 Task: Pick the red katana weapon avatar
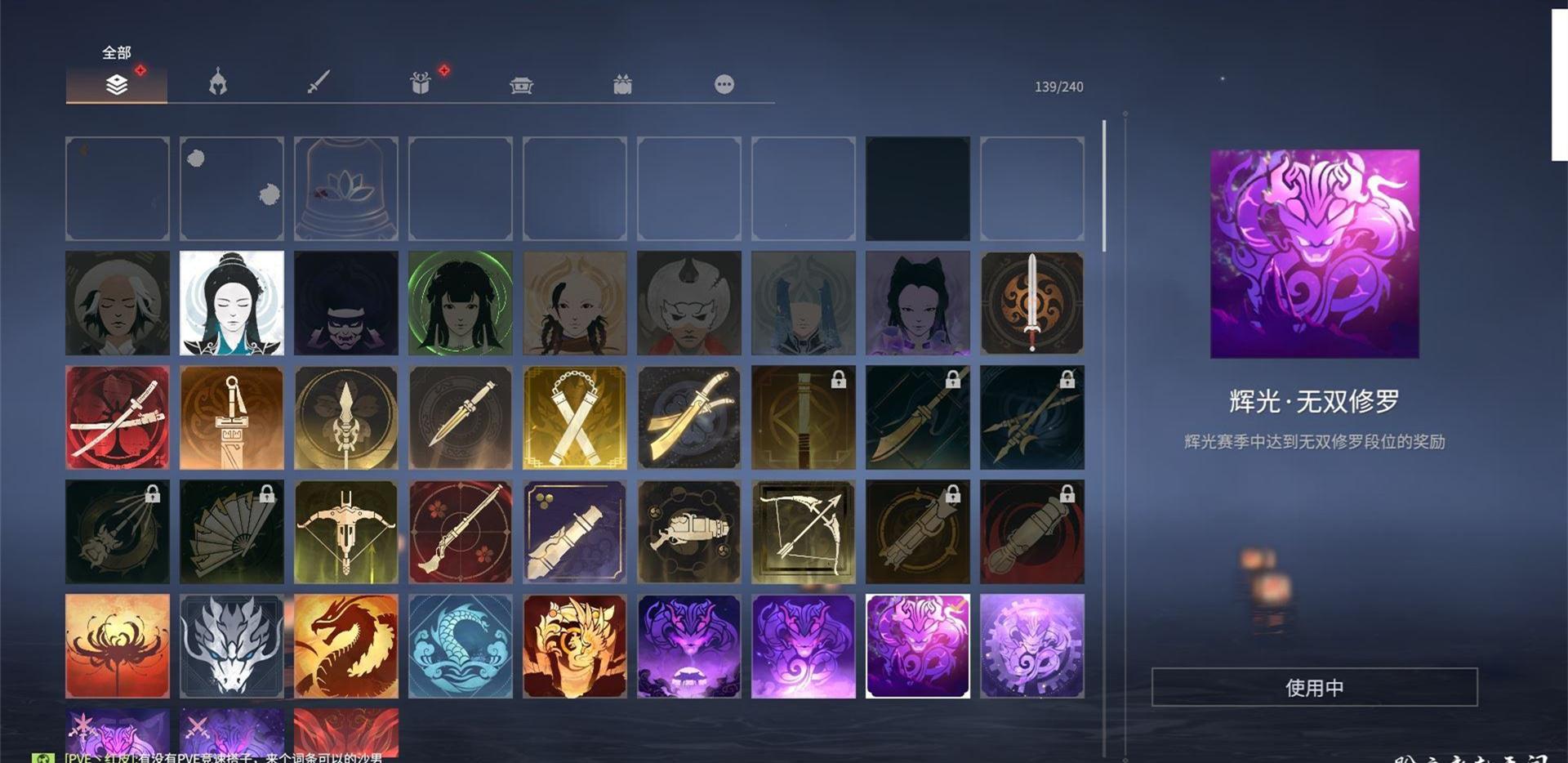[118, 417]
